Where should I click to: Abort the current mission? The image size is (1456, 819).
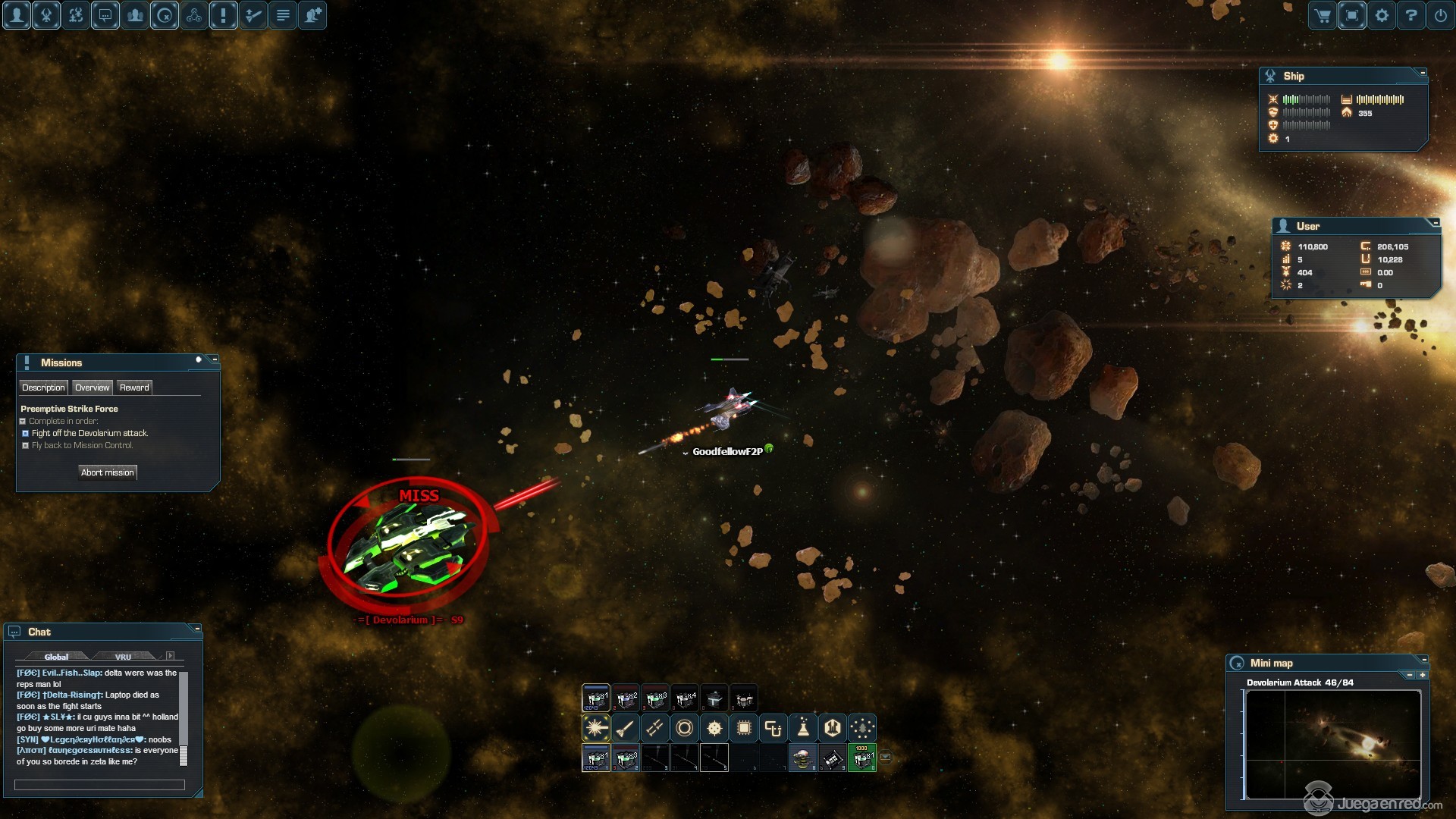point(108,472)
